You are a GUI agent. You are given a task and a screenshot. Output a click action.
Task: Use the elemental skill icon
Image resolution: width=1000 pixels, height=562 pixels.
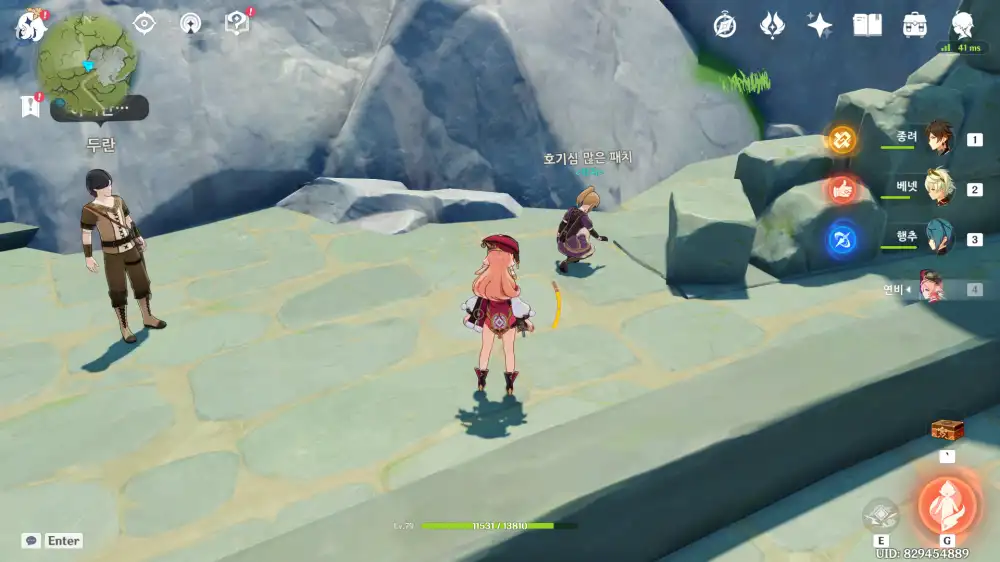click(x=881, y=515)
